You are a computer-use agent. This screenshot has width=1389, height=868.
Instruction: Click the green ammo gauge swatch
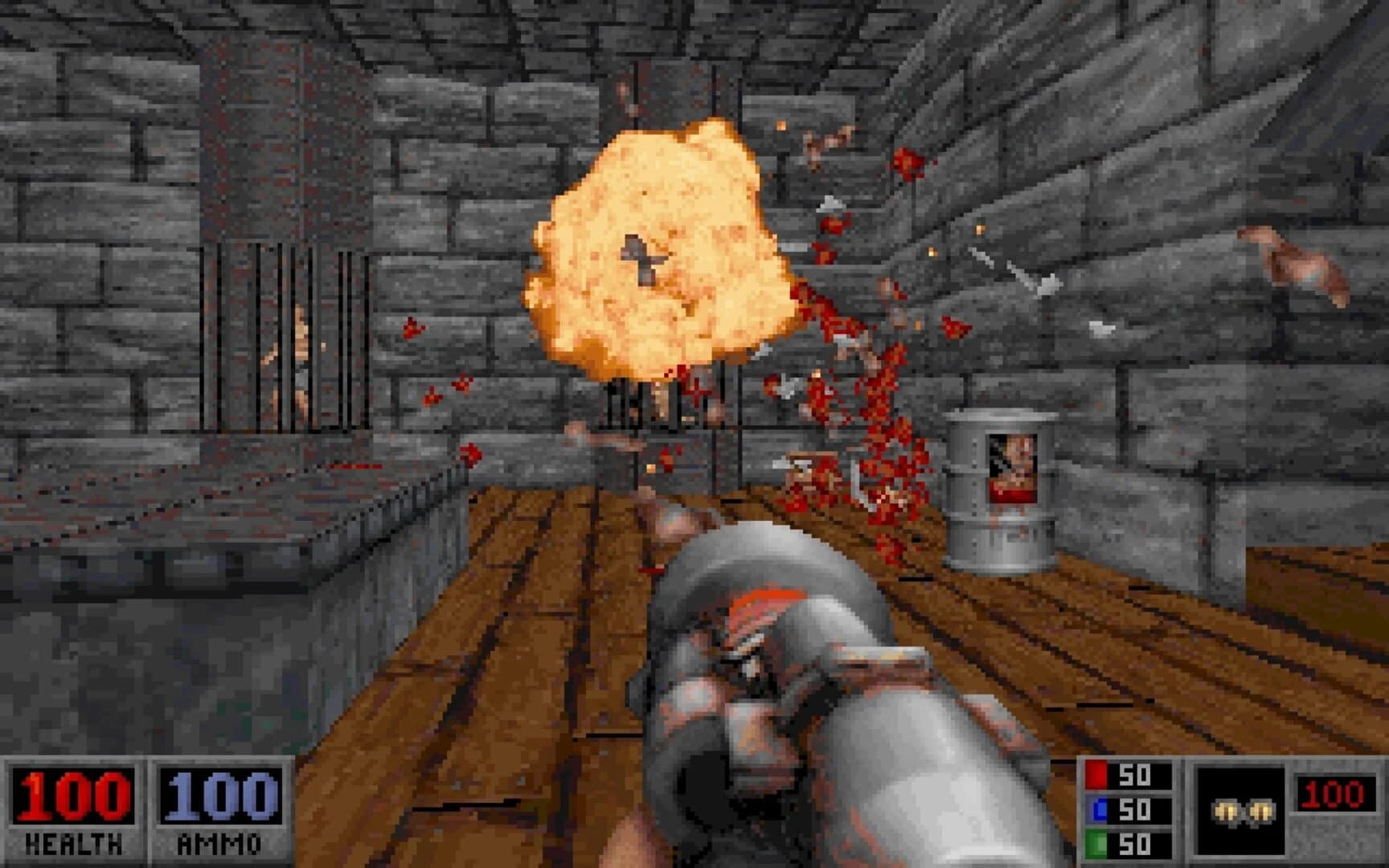[1096, 842]
